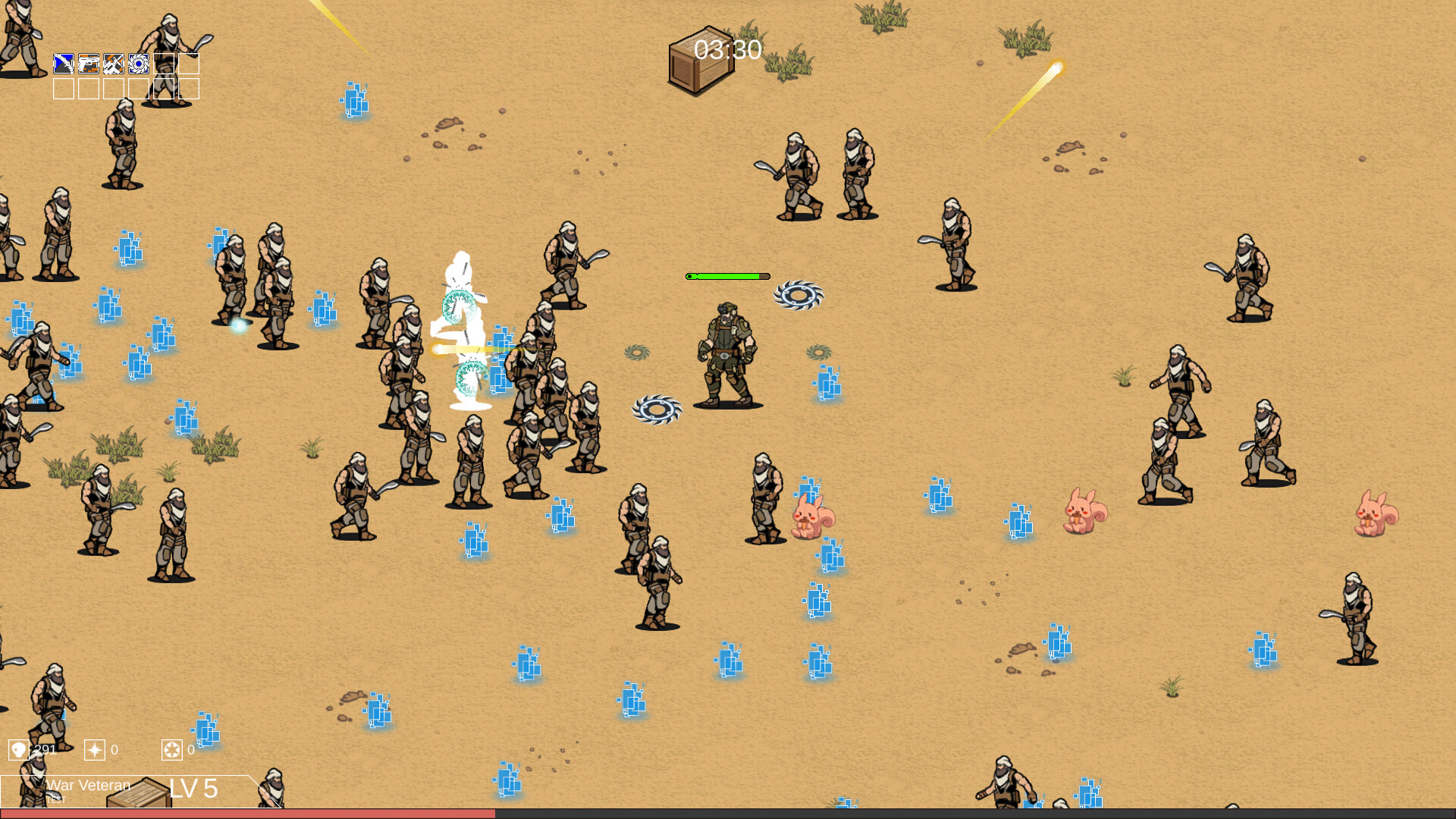Click the flower-shaped resource icon
This screenshot has width=1456, height=819.
[x=172, y=749]
